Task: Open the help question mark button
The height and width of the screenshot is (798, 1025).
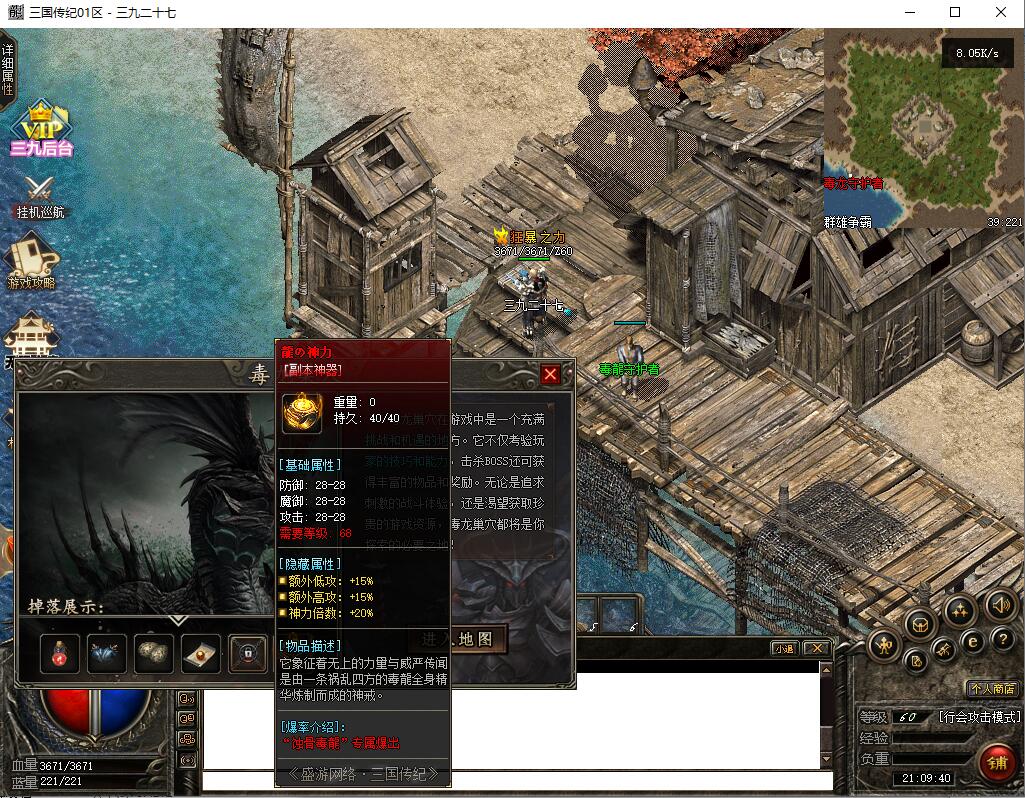Action: (1004, 639)
